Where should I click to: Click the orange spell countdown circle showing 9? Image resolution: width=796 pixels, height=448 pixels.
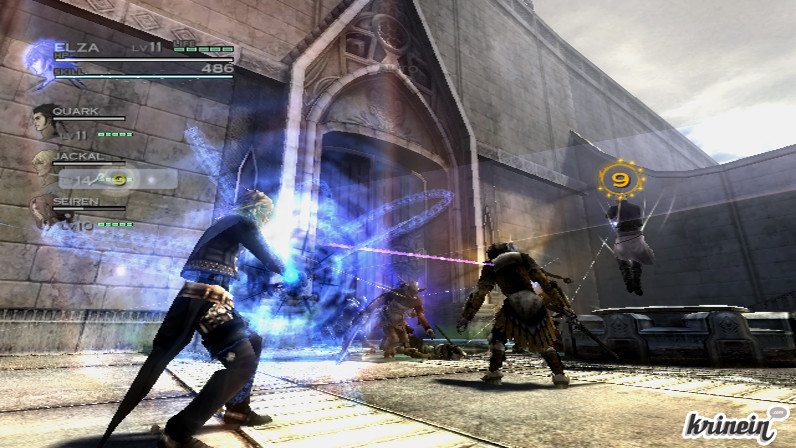[x=620, y=181]
